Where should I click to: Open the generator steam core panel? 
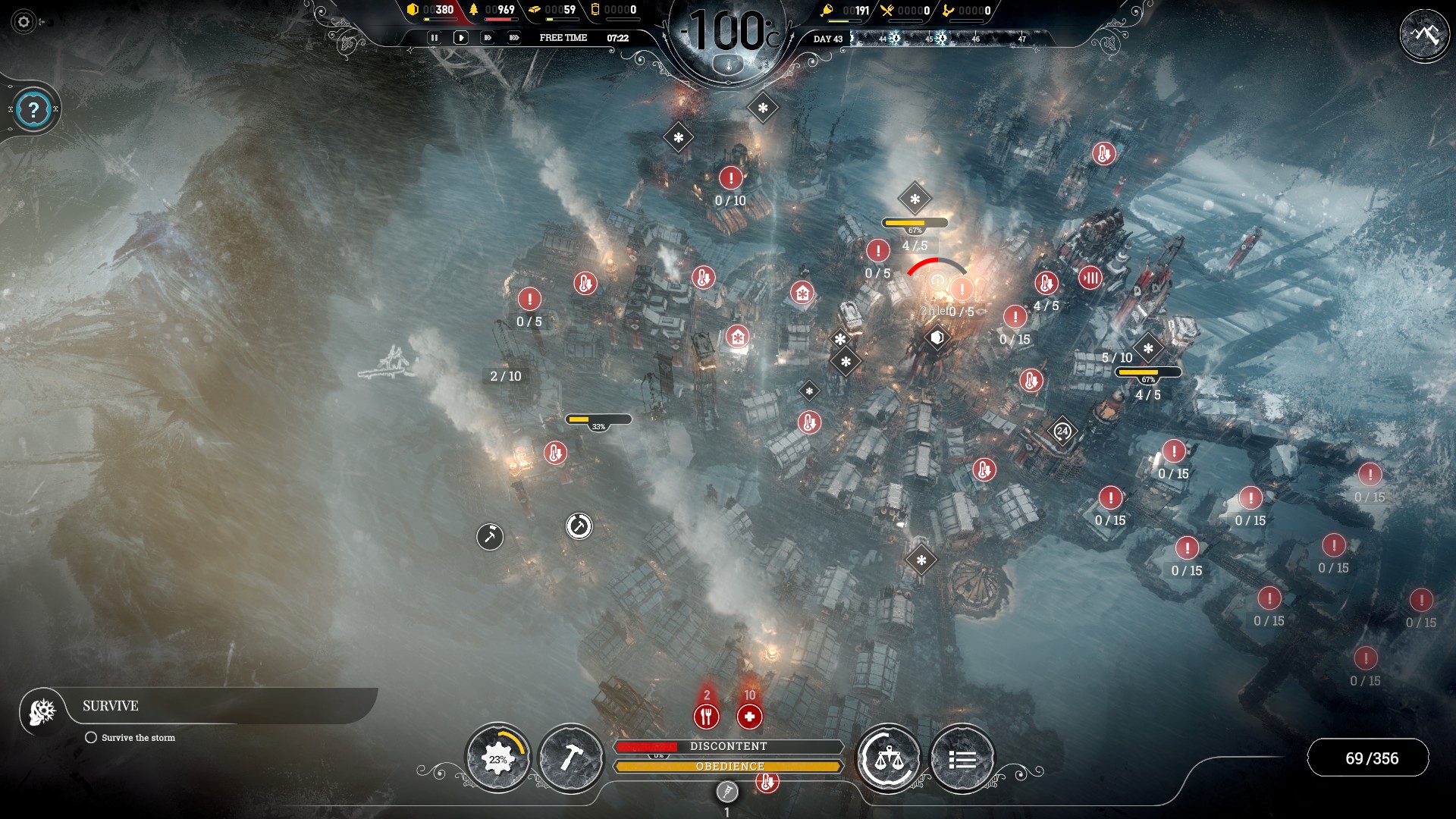coord(497,758)
